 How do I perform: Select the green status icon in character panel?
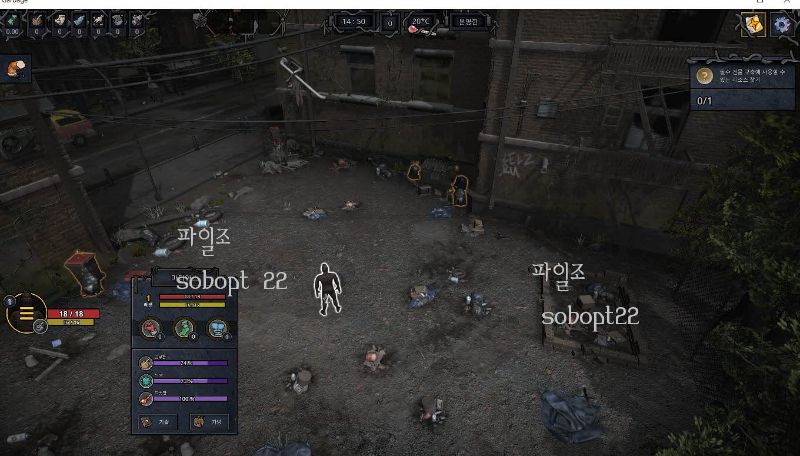coord(184,328)
